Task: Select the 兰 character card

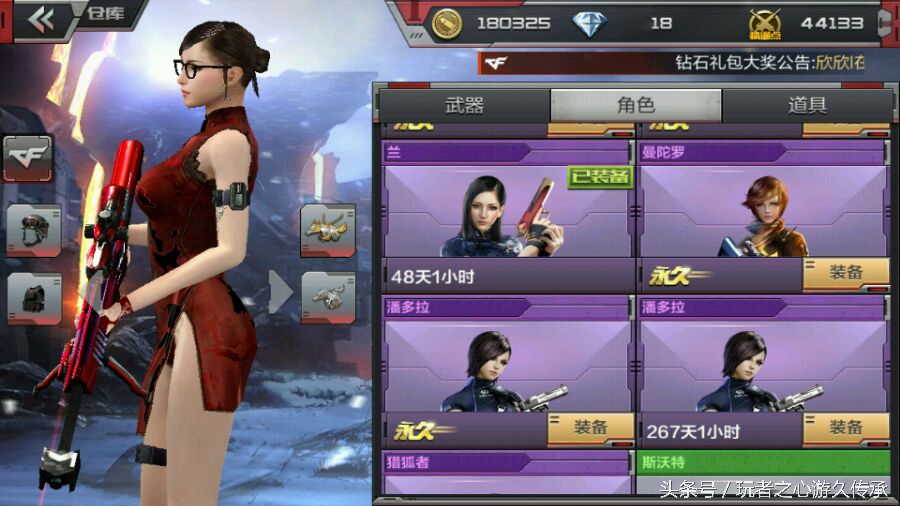Action: click(509, 212)
